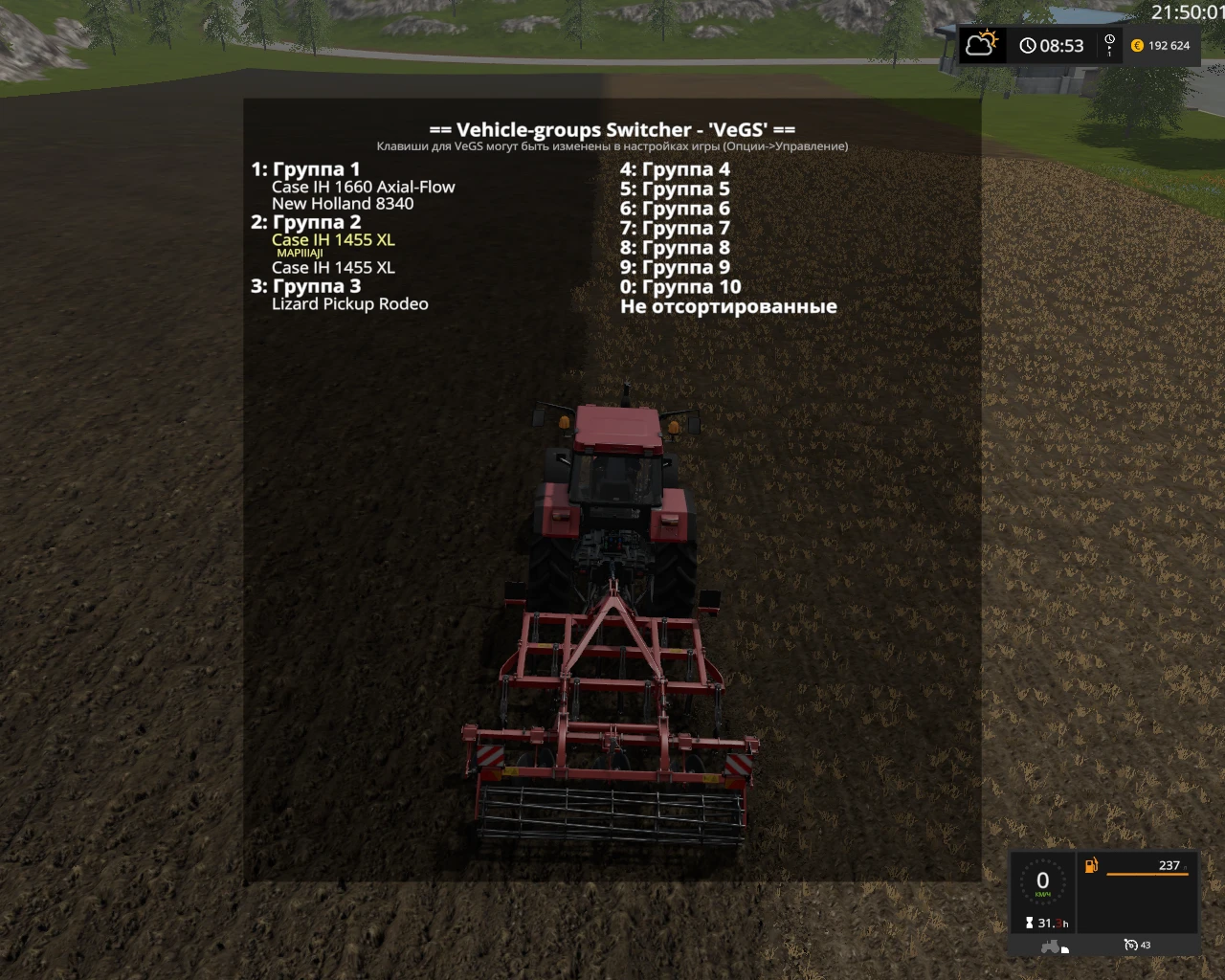Screen dimensions: 1225x980
Task: Click the orange fuel pump icon
Action: (x=1090, y=865)
